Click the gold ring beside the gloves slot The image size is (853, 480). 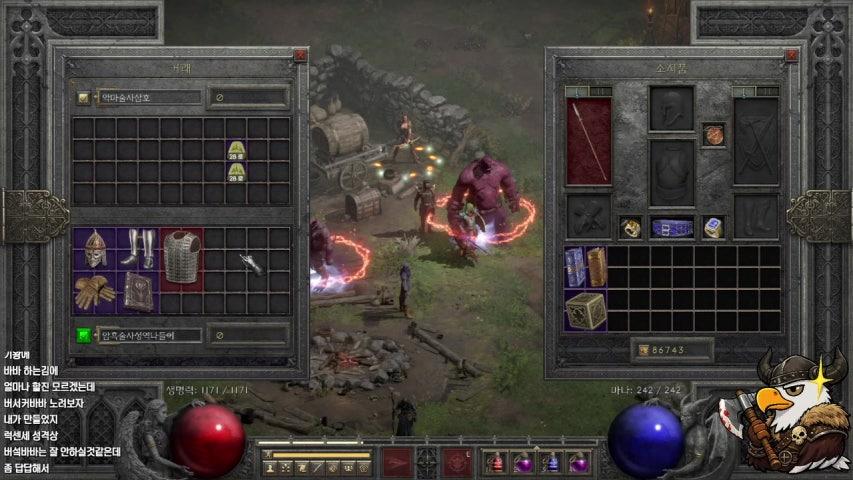click(630, 228)
